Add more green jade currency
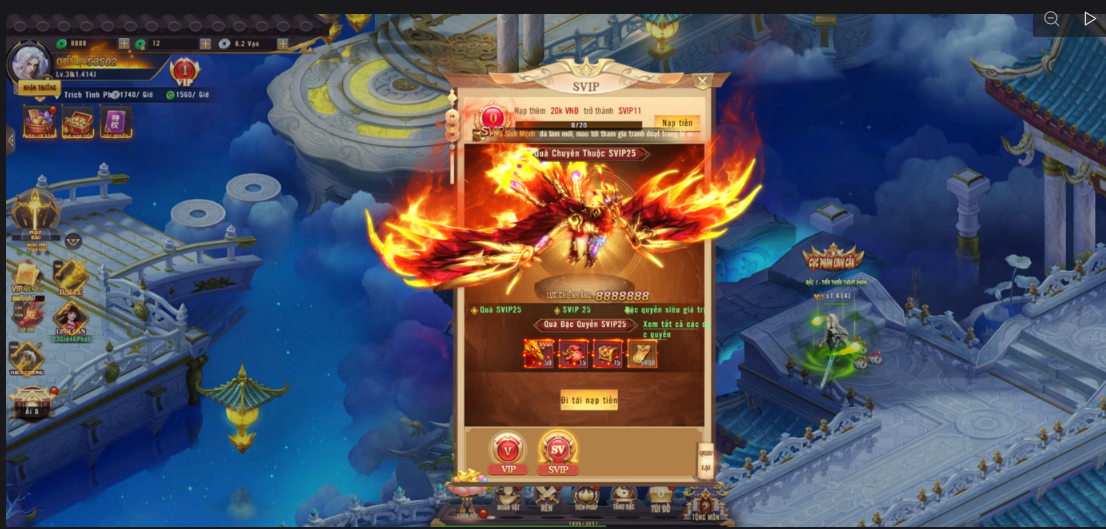1106x529 pixels. click(x=124, y=44)
